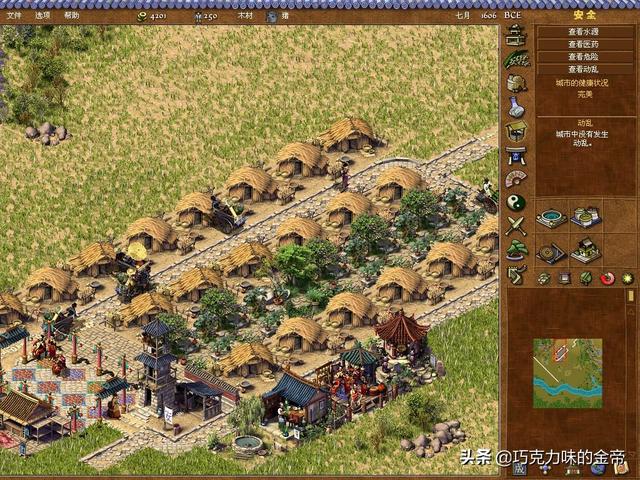Open the 文件 (File) menu
The height and width of the screenshot is (480, 640).
coord(14,16)
